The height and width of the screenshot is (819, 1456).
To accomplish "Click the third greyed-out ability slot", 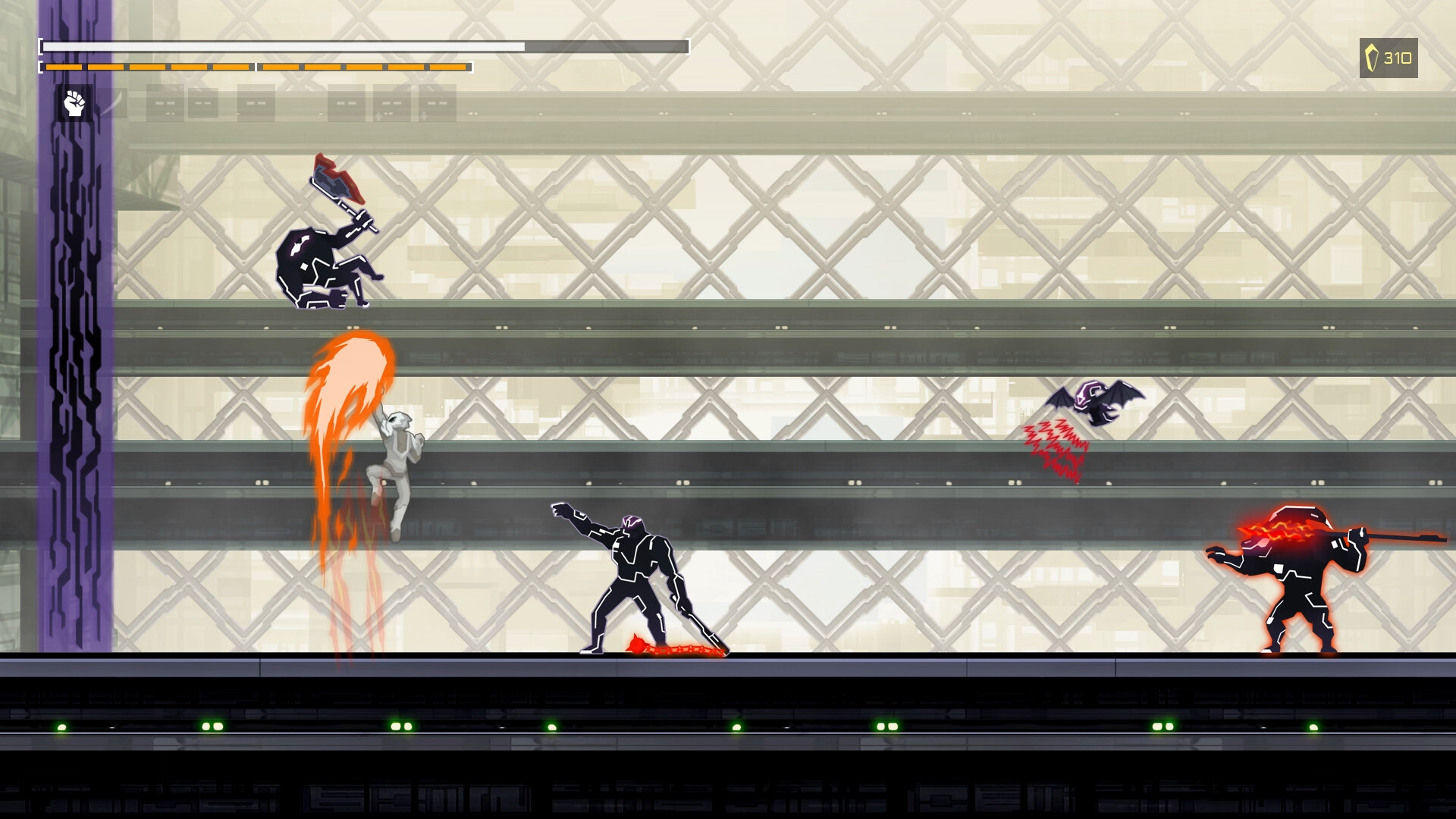I will (x=255, y=105).
